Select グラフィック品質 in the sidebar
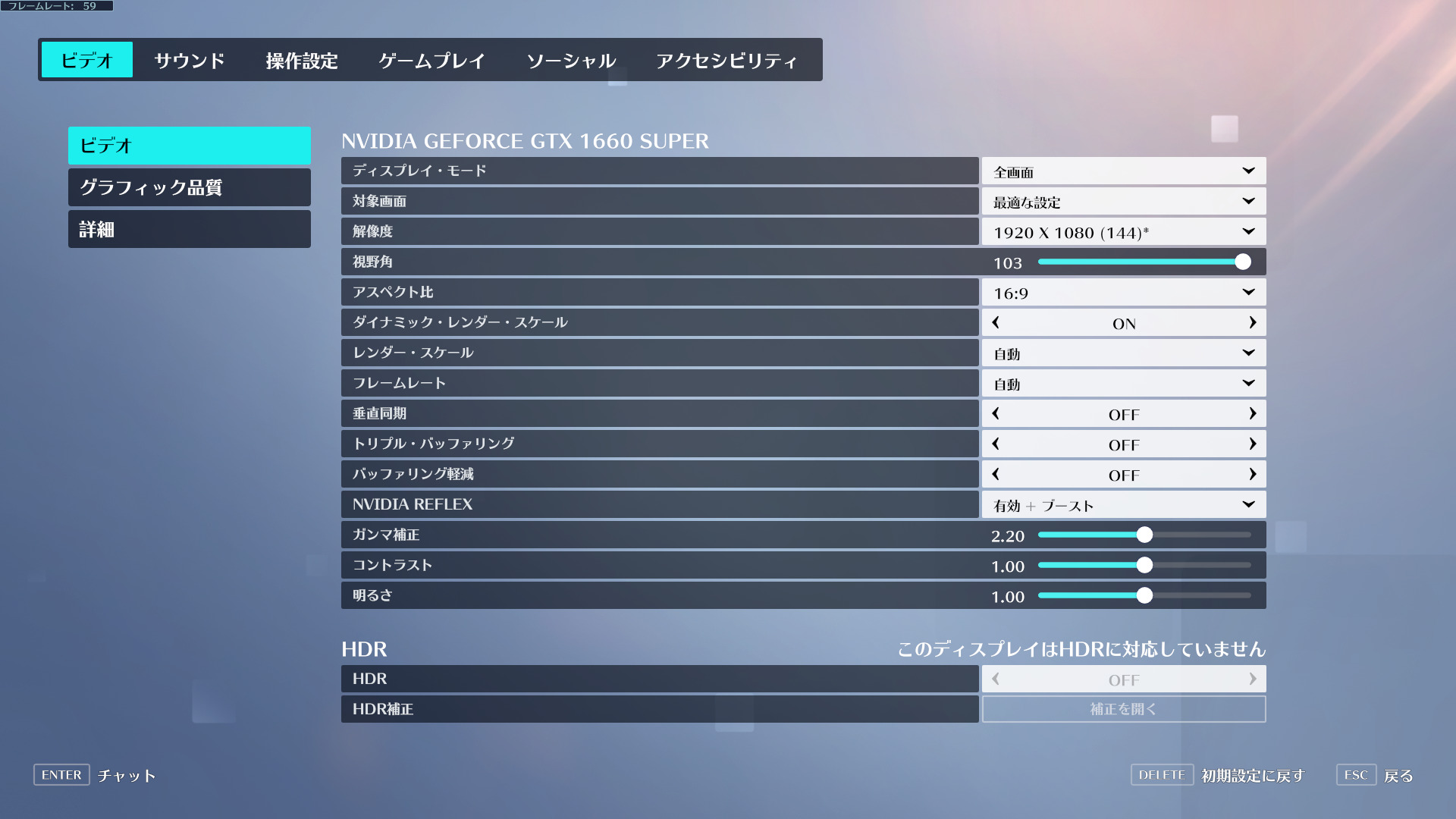 188,187
